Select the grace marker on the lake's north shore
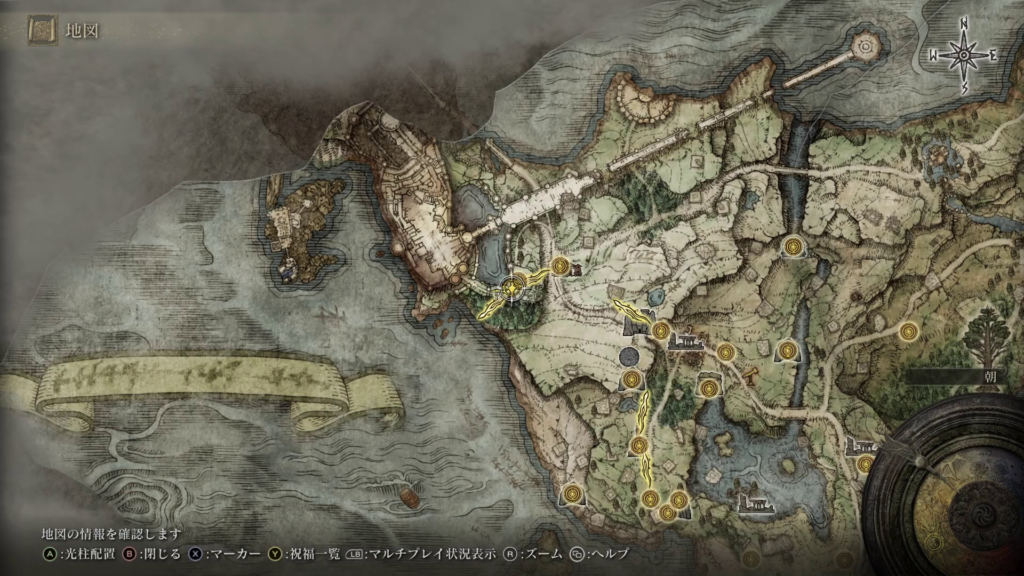The height and width of the screenshot is (576, 1024). [x=709, y=387]
